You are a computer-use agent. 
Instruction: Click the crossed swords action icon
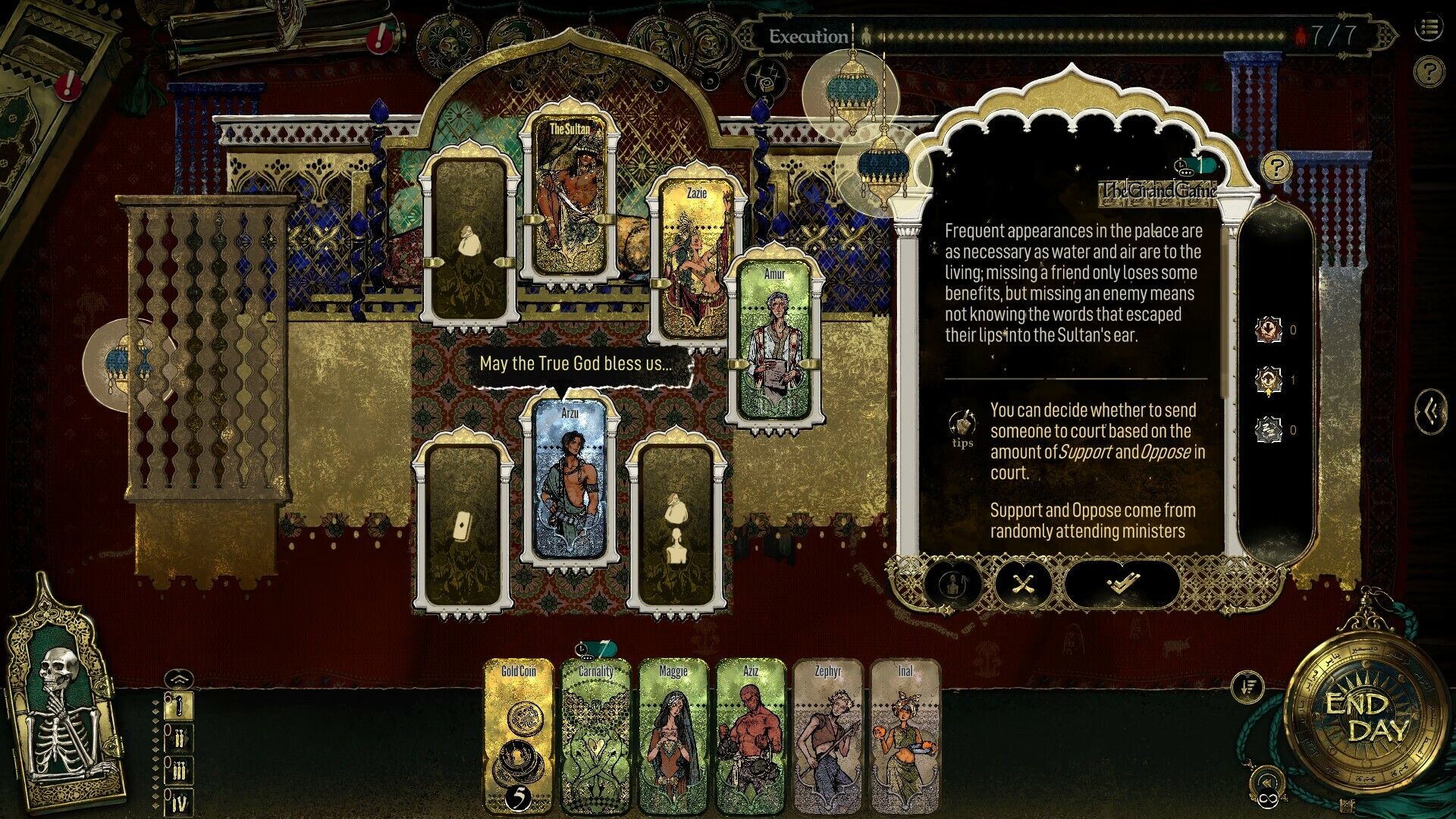tap(1025, 585)
